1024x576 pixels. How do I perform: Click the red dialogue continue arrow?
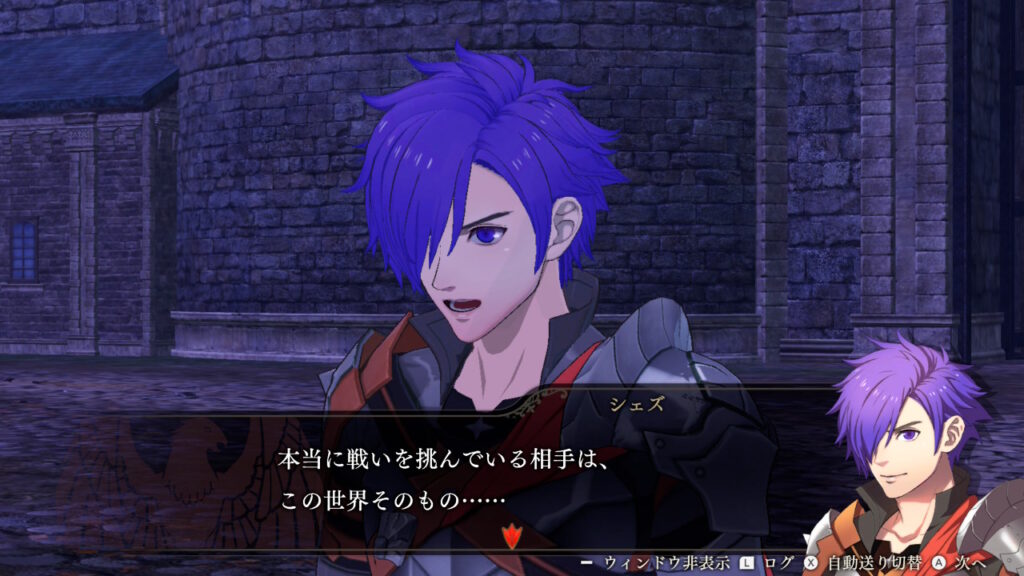tap(511, 535)
